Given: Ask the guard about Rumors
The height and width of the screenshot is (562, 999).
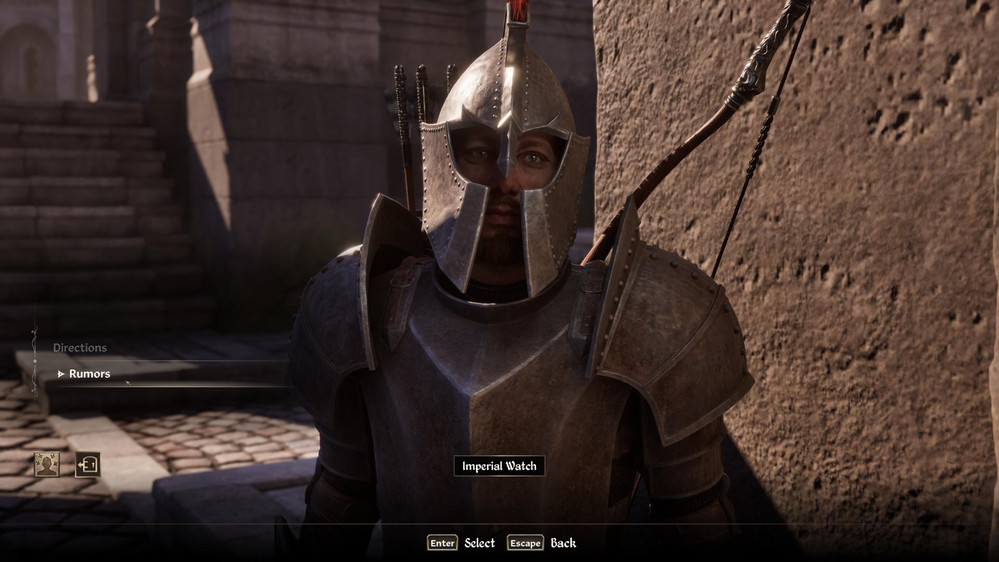Looking at the screenshot, I should (89, 374).
